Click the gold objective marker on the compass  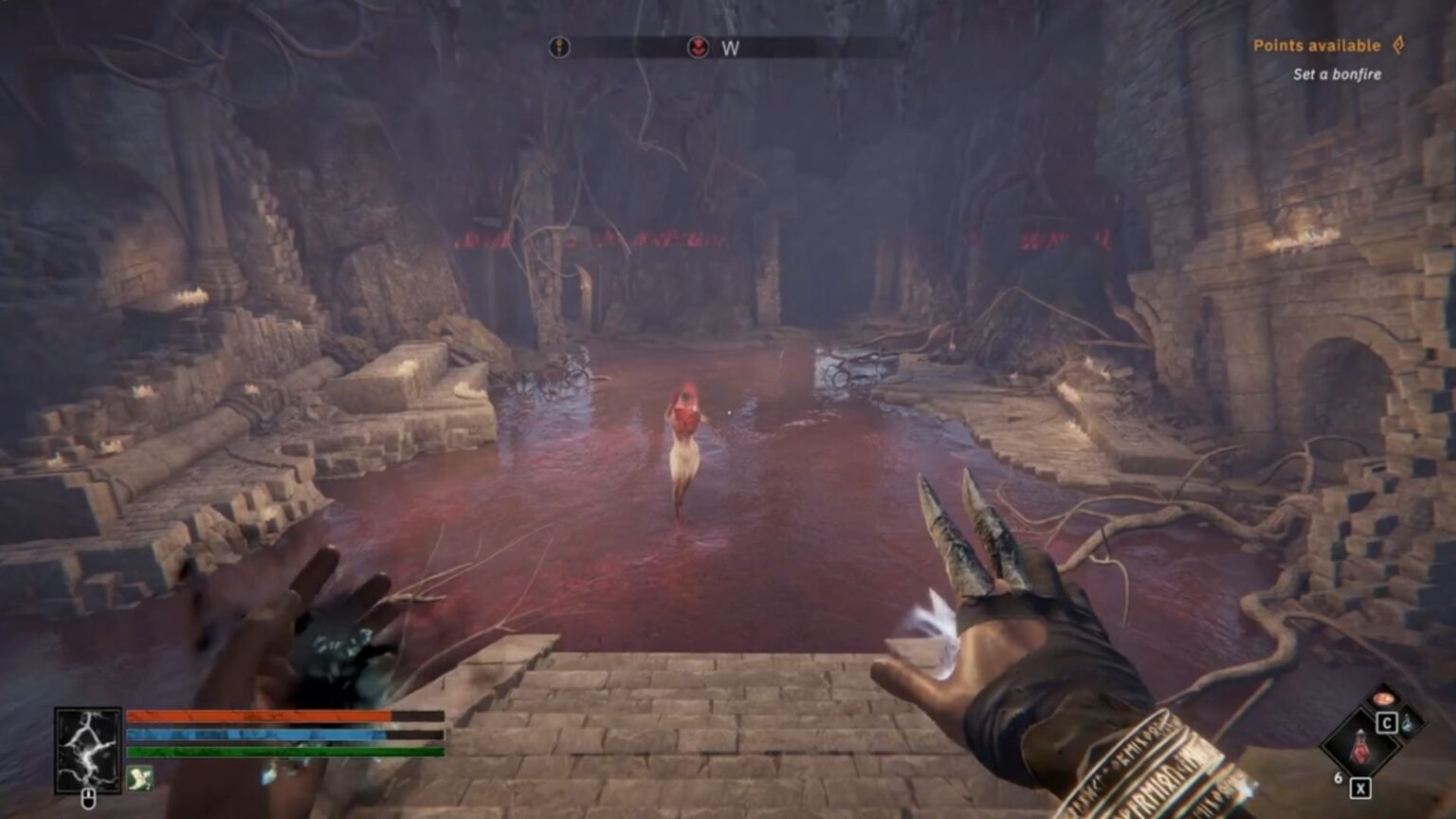click(559, 45)
